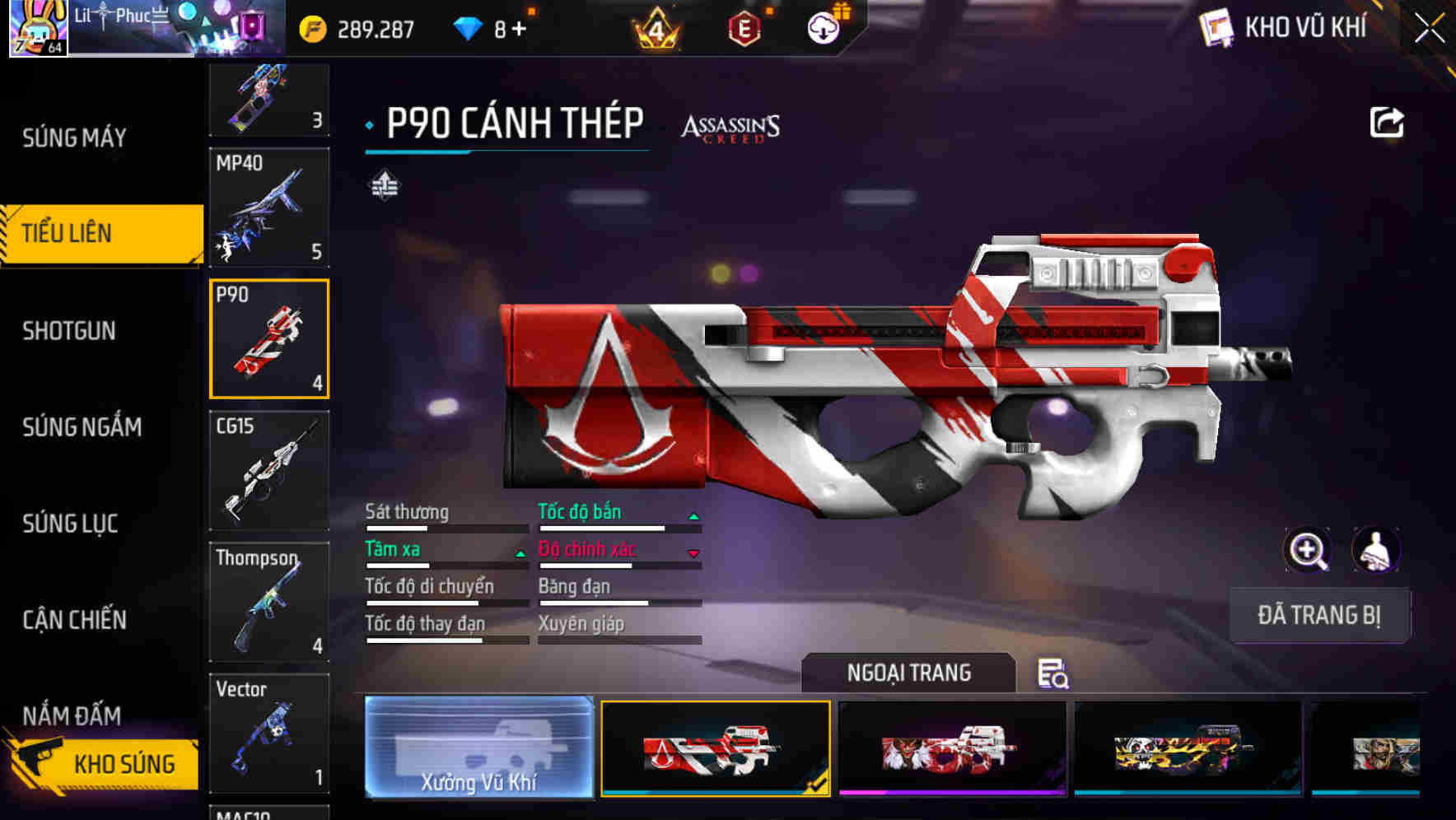Click the ĐÃ TRANG BỊ button
1456x820 pixels.
1319,615
